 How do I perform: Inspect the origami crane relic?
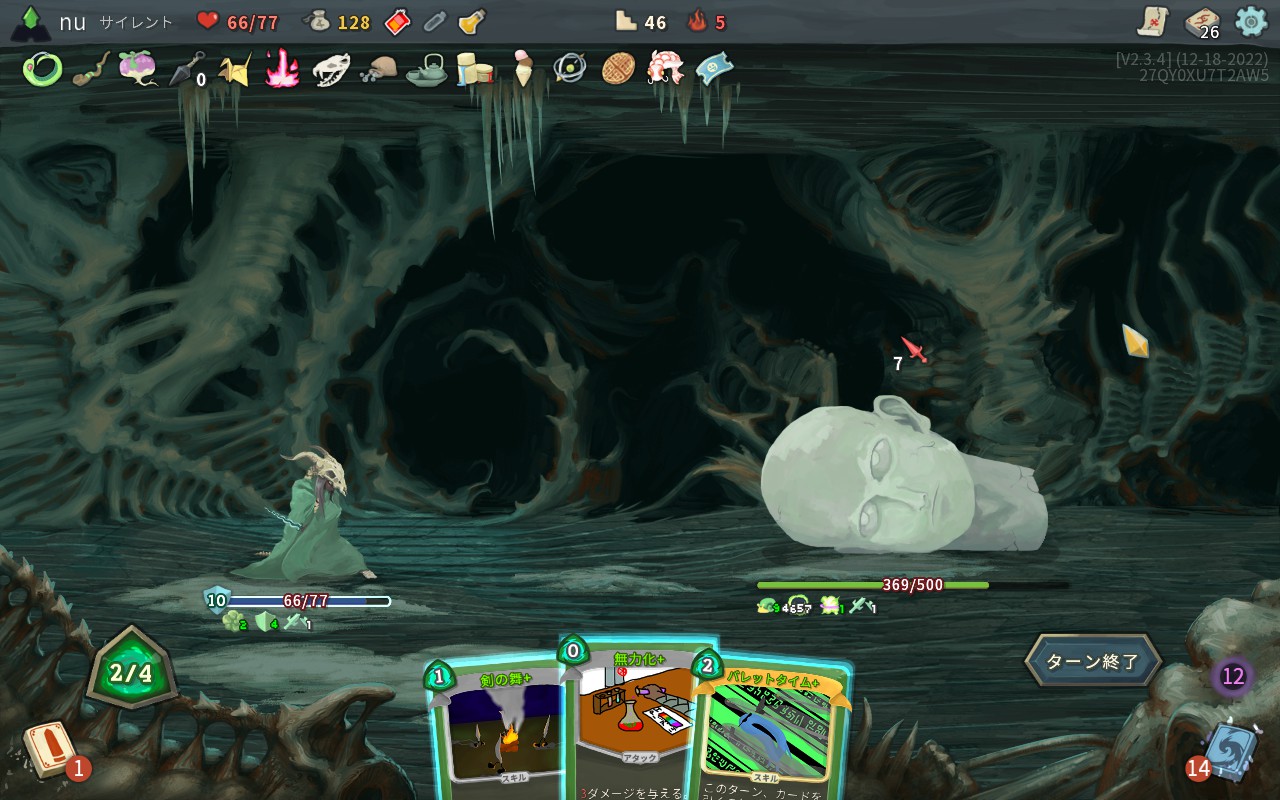point(235,69)
